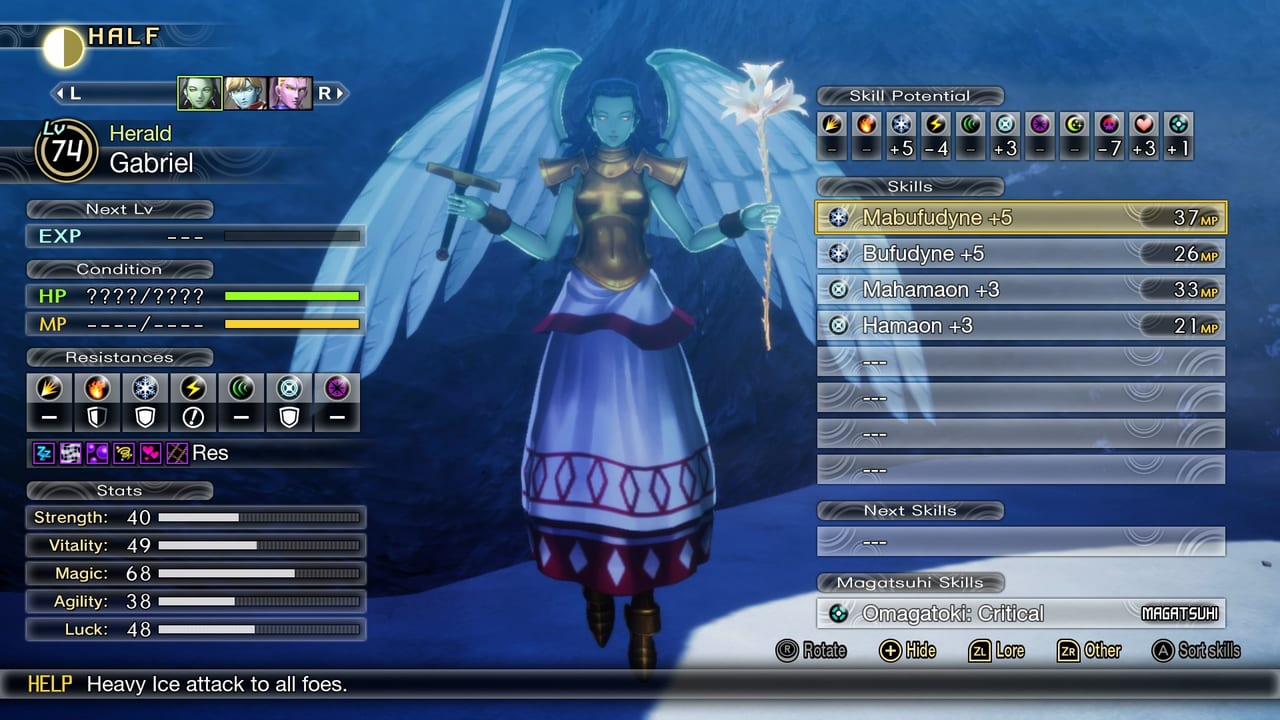Click the orange MP gauge bar
The image size is (1280, 720).
[290, 323]
